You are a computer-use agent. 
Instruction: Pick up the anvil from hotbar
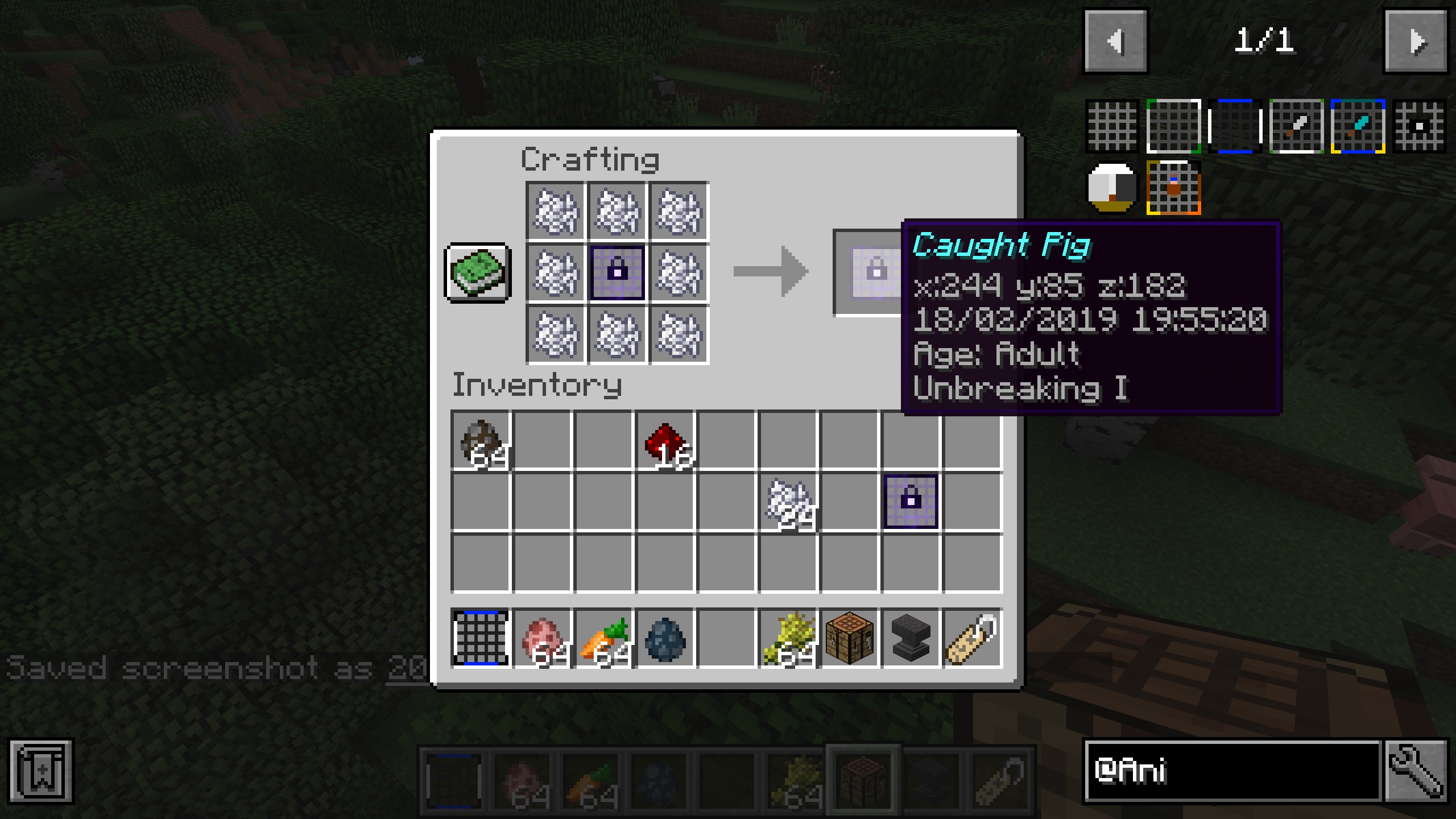[x=911, y=638]
